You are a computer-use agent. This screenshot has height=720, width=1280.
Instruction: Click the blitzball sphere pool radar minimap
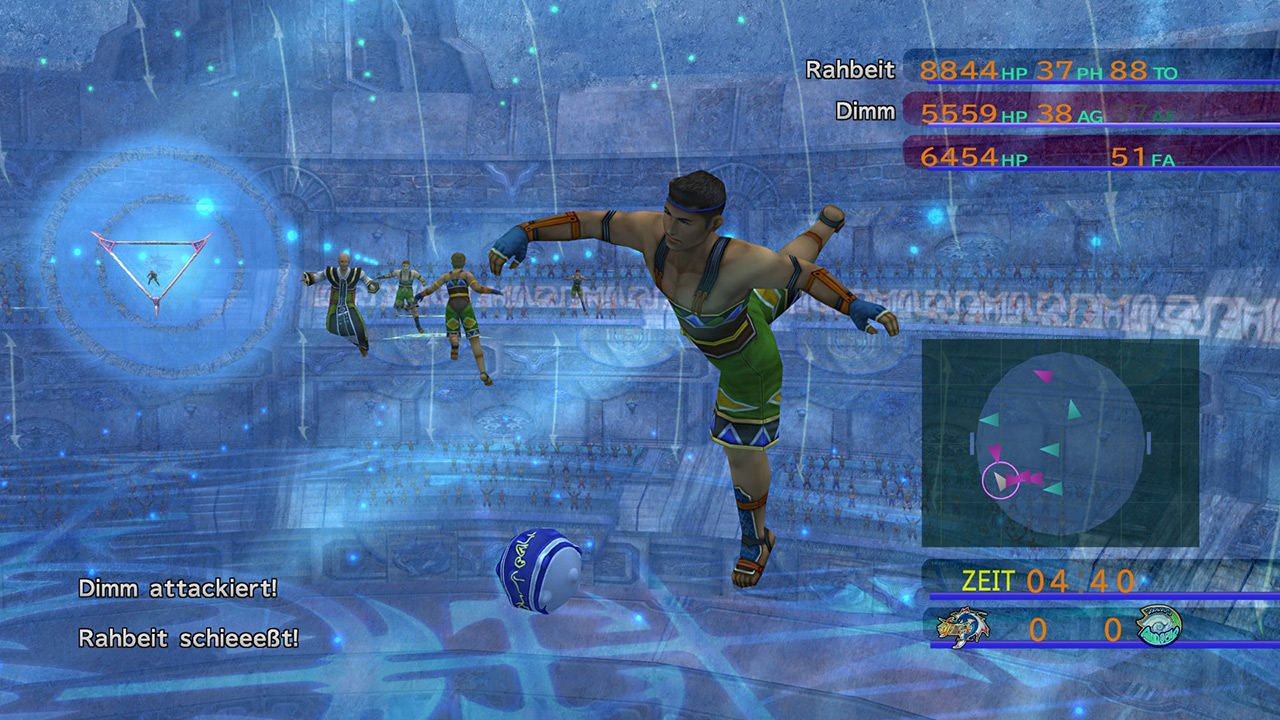point(1060,442)
